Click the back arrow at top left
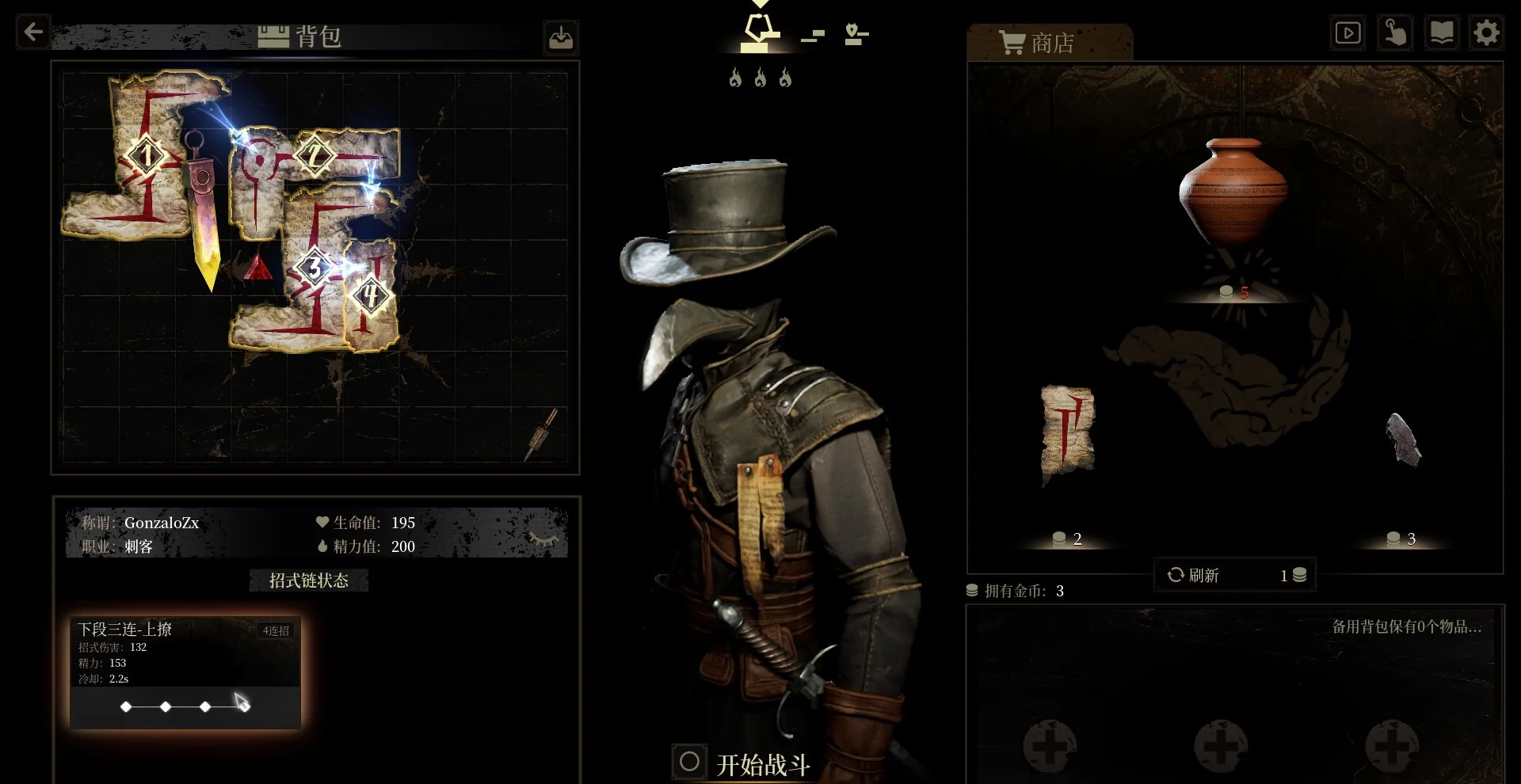The width and height of the screenshot is (1521, 784). pyautogui.click(x=32, y=32)
